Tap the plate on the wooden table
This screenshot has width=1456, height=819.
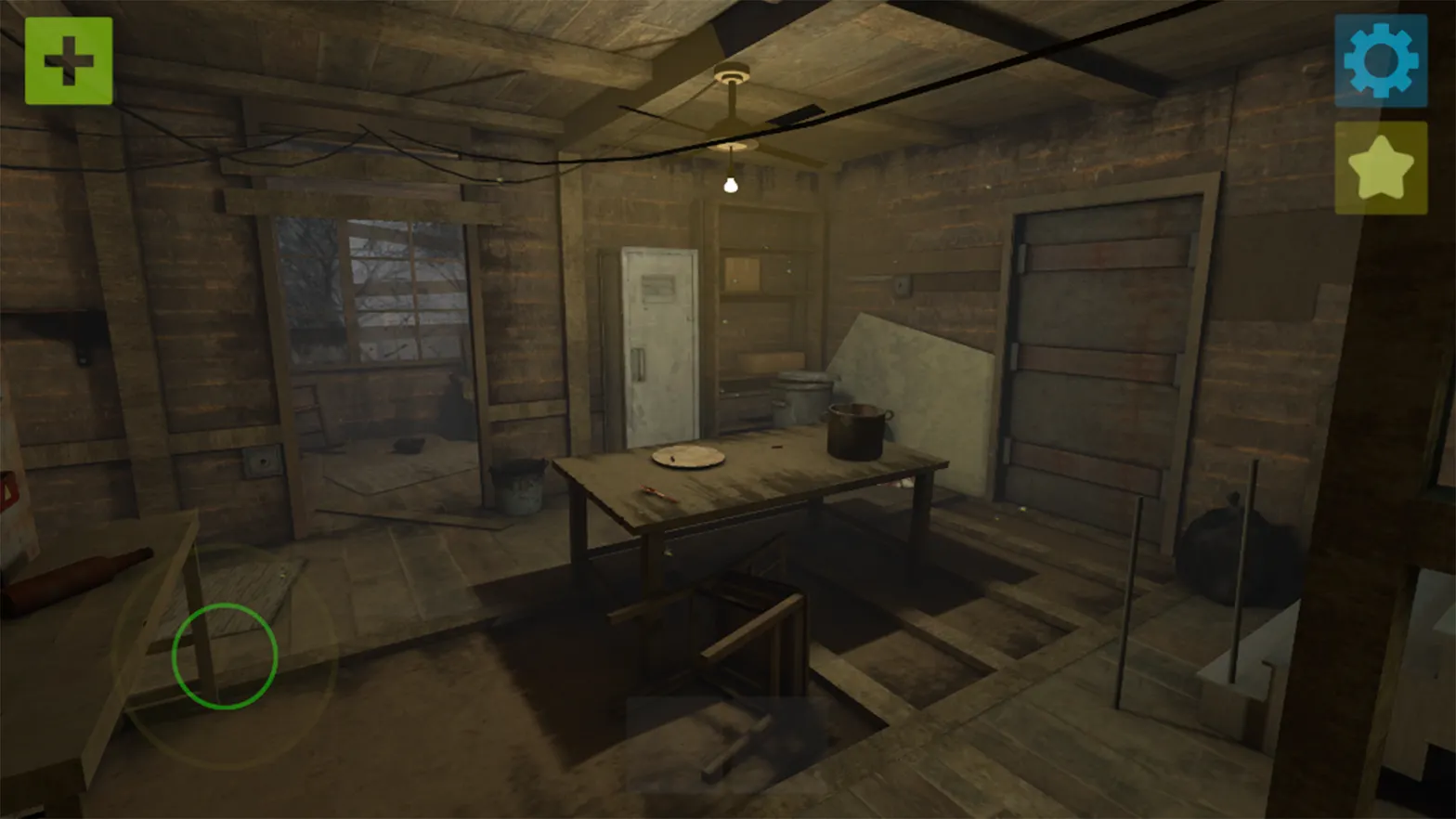click(x=687, y=455)
